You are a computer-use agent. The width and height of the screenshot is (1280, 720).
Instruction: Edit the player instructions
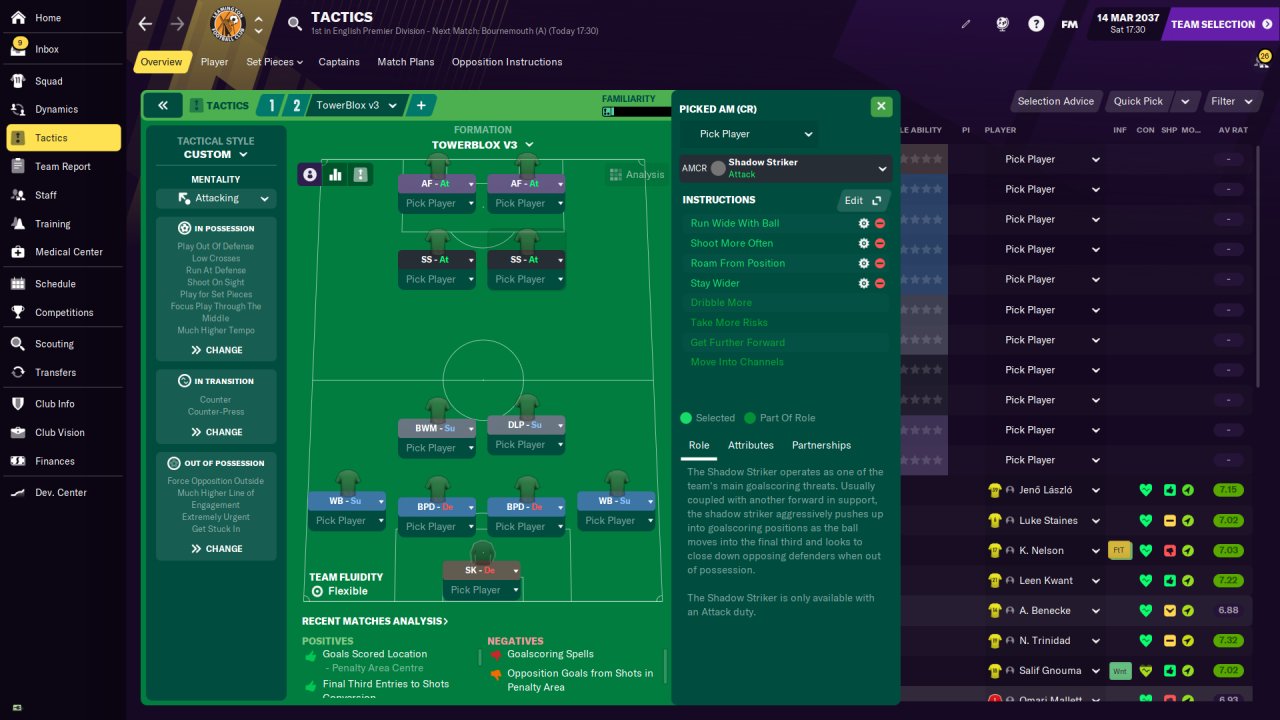[x=861, y=200]
